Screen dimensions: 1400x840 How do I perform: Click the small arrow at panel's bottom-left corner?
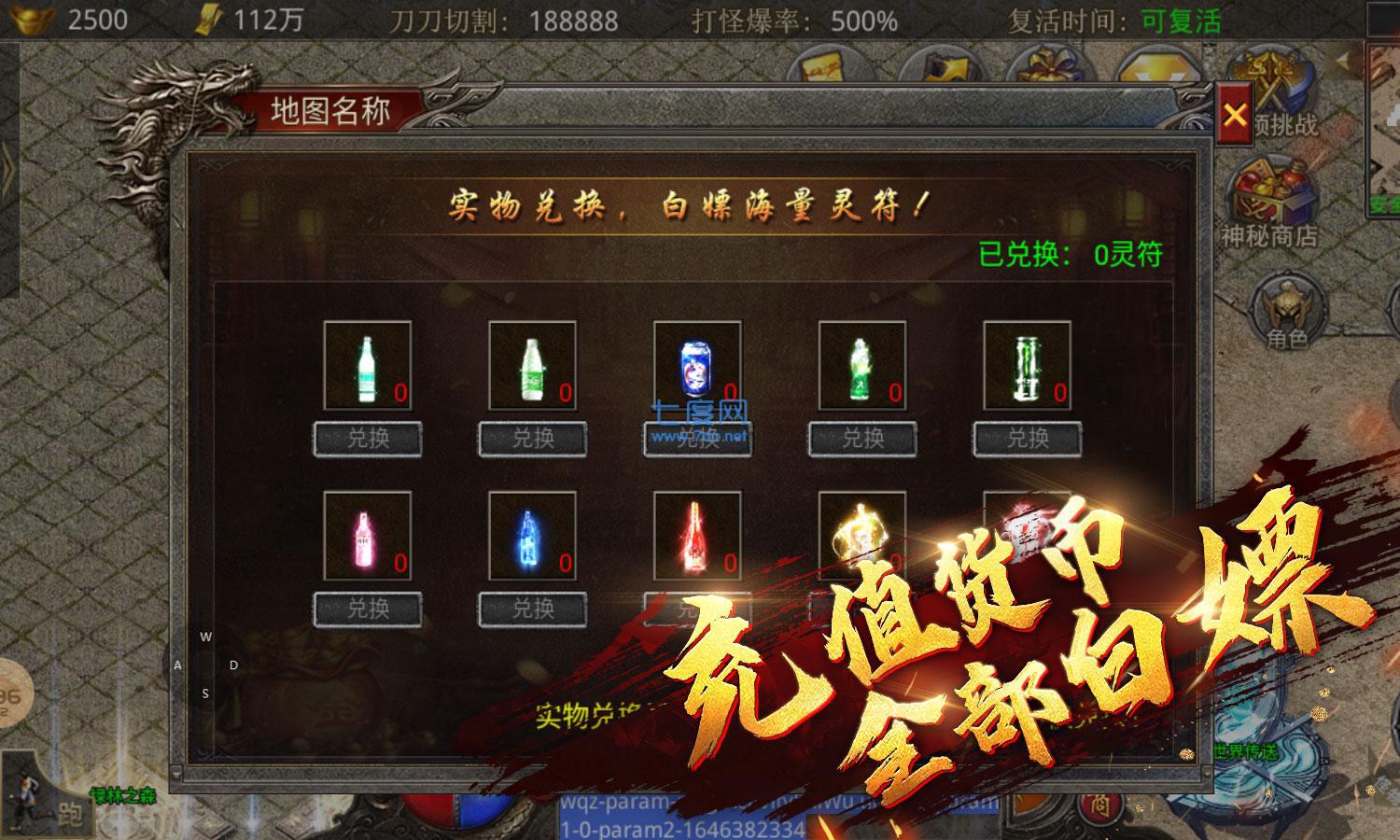click(x=176, y=773)
